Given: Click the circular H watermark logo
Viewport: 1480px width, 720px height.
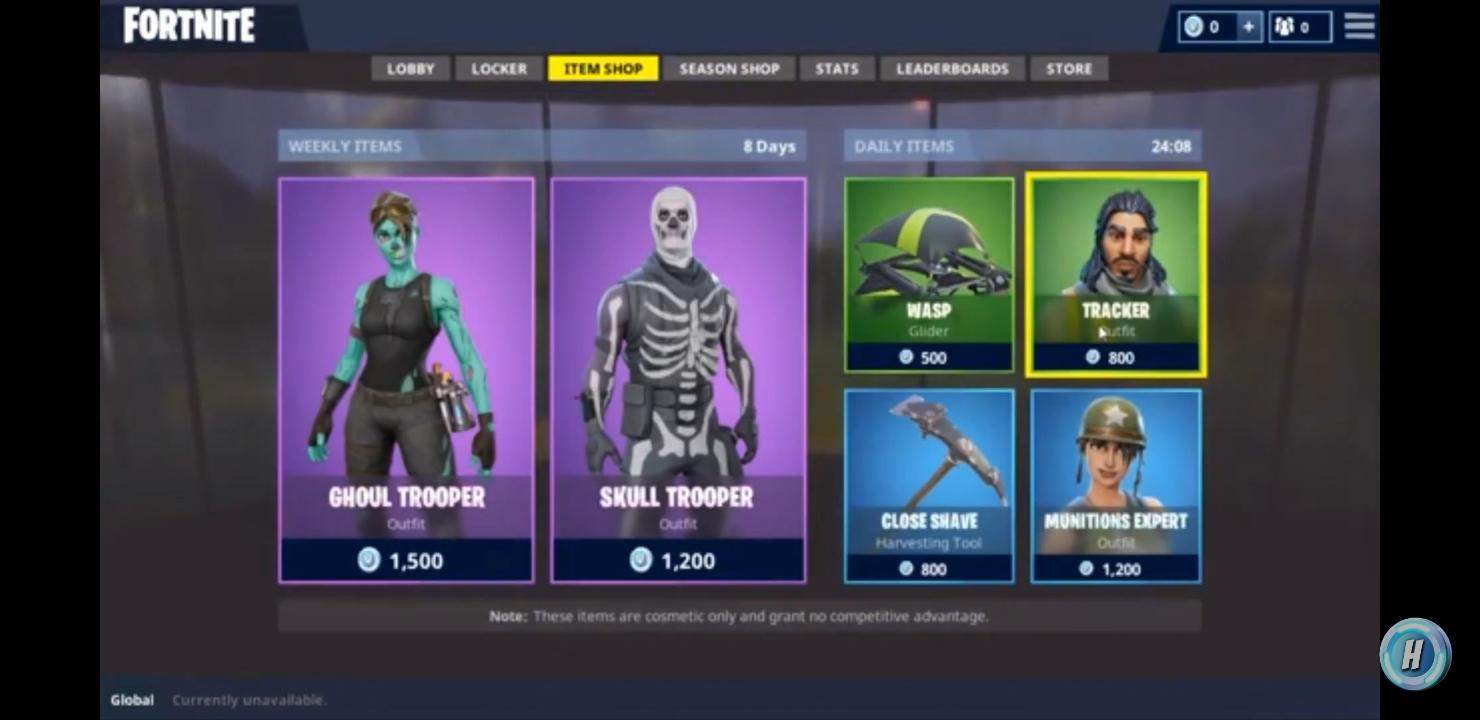Looking at the screenshot, I should click(x=1416, y=654).
